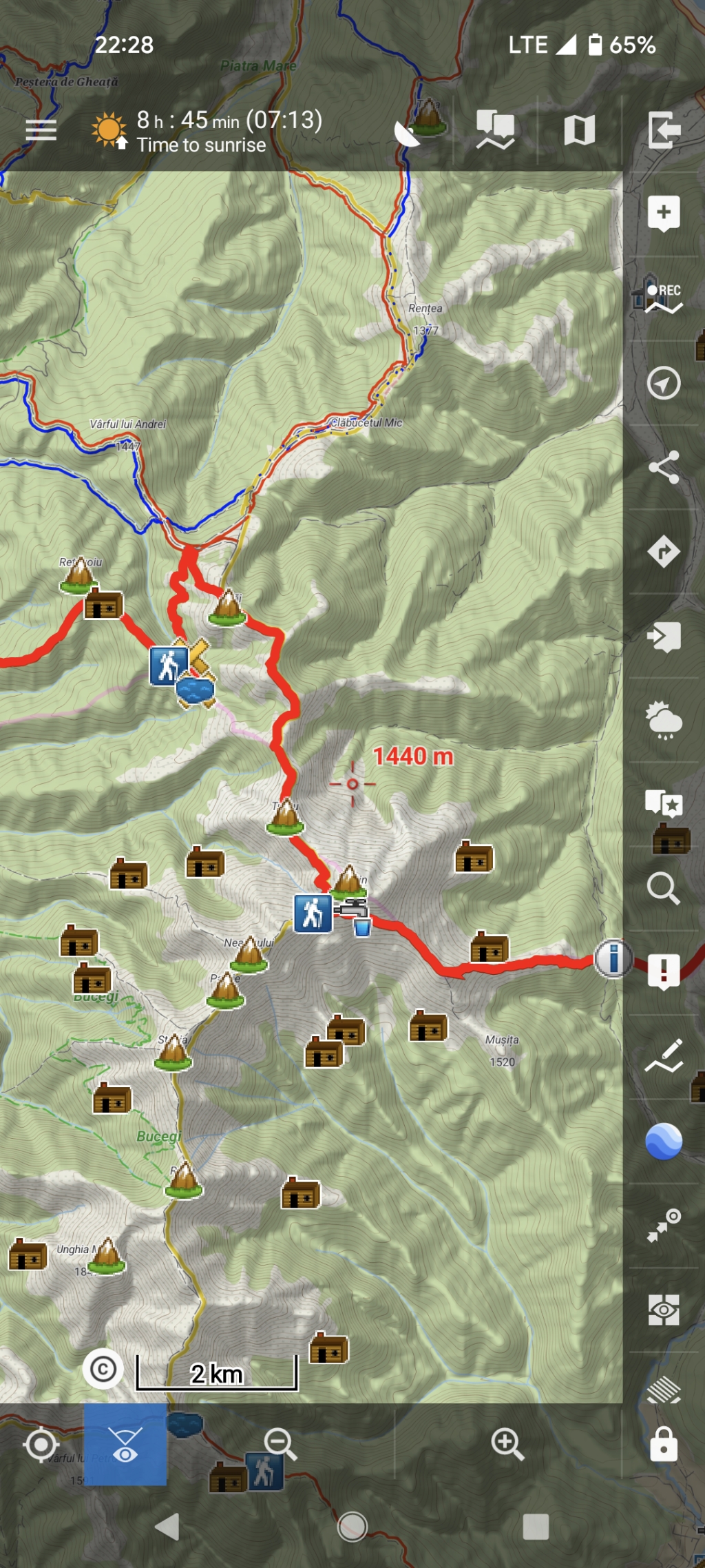The image size is (705, 1568).
Task: Open the map manager icon
Action: pos(579,130)
